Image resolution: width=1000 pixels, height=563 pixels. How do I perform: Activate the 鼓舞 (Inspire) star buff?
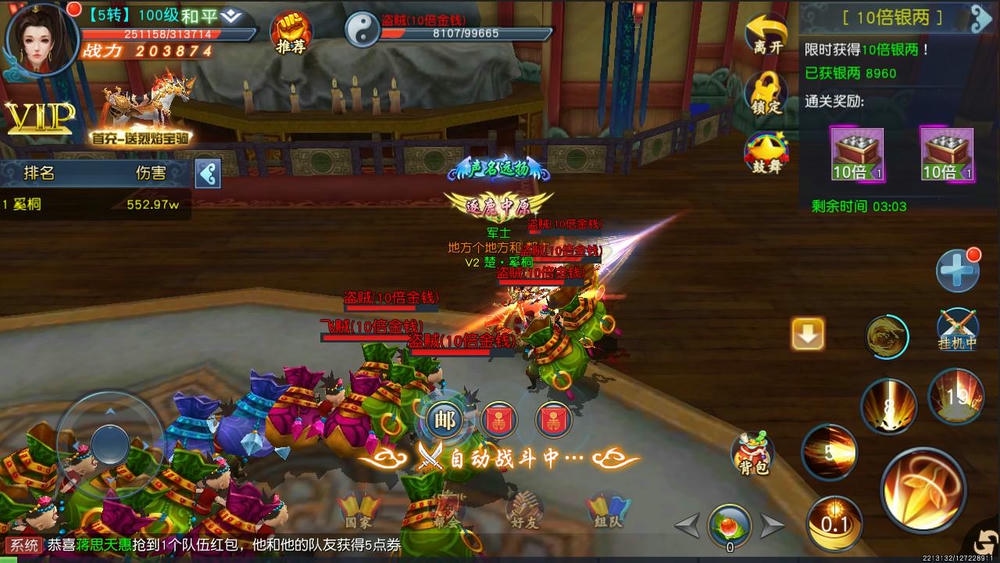tap(766, 150)
